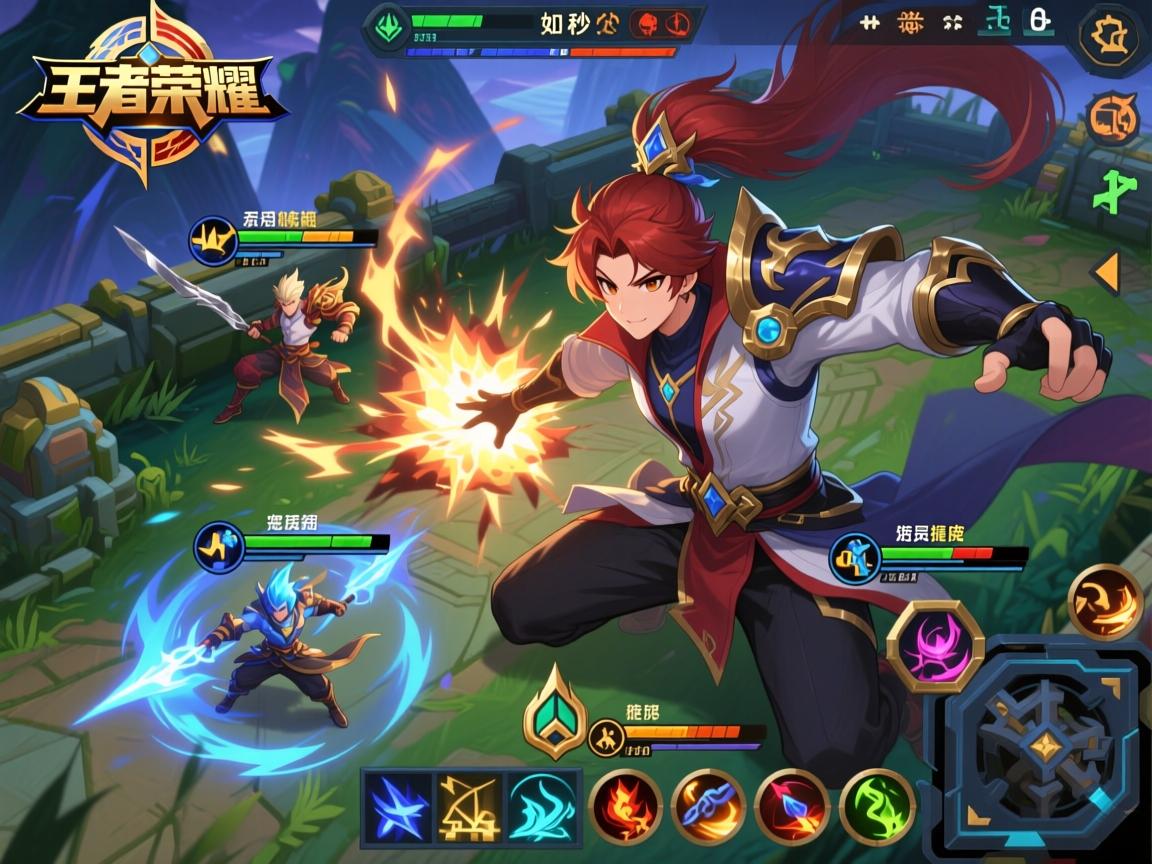Image resolution: width=1152 pixels, height=864 pixels.
Task: Tap the green shield icon on top bar
Action: pos(386,25)
